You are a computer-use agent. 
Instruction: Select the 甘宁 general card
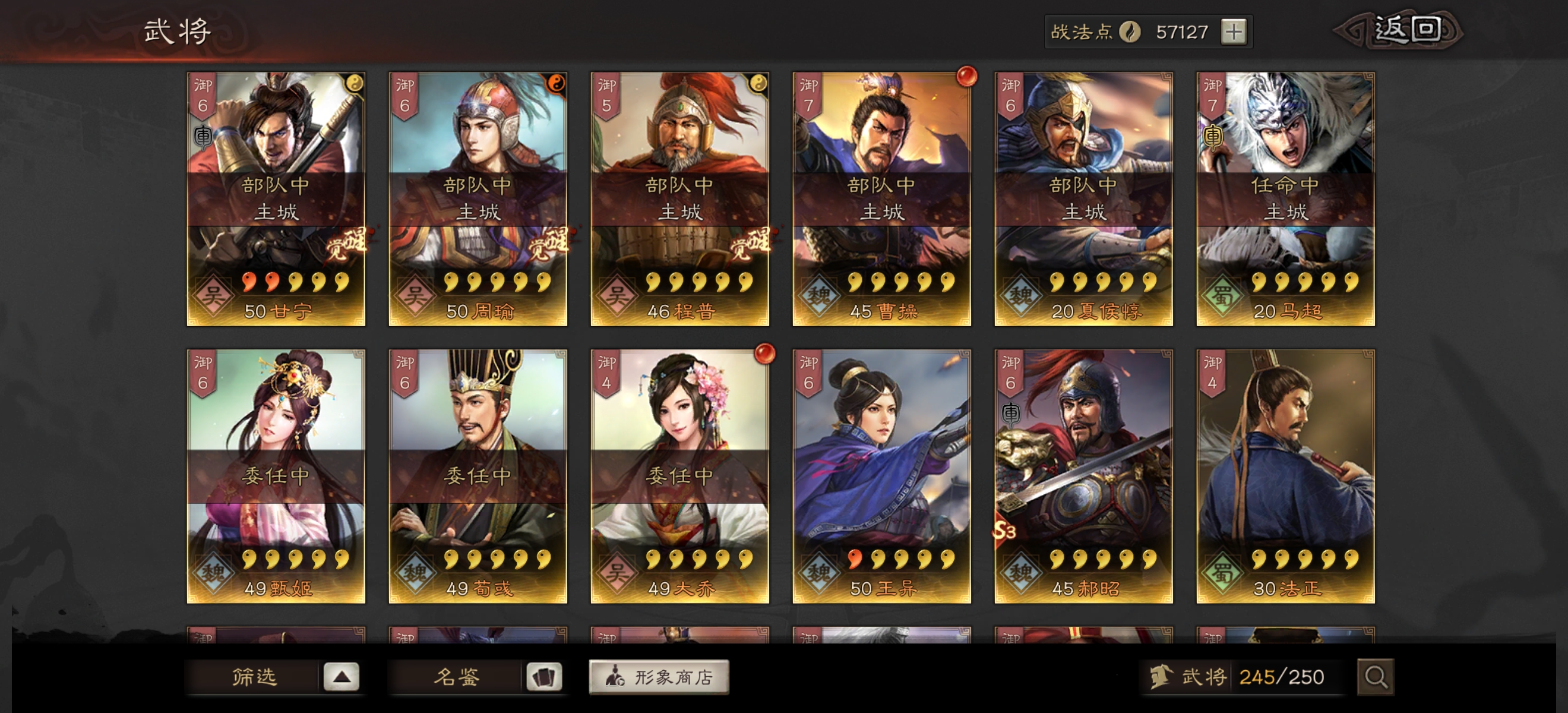click(x=276, y=199)
